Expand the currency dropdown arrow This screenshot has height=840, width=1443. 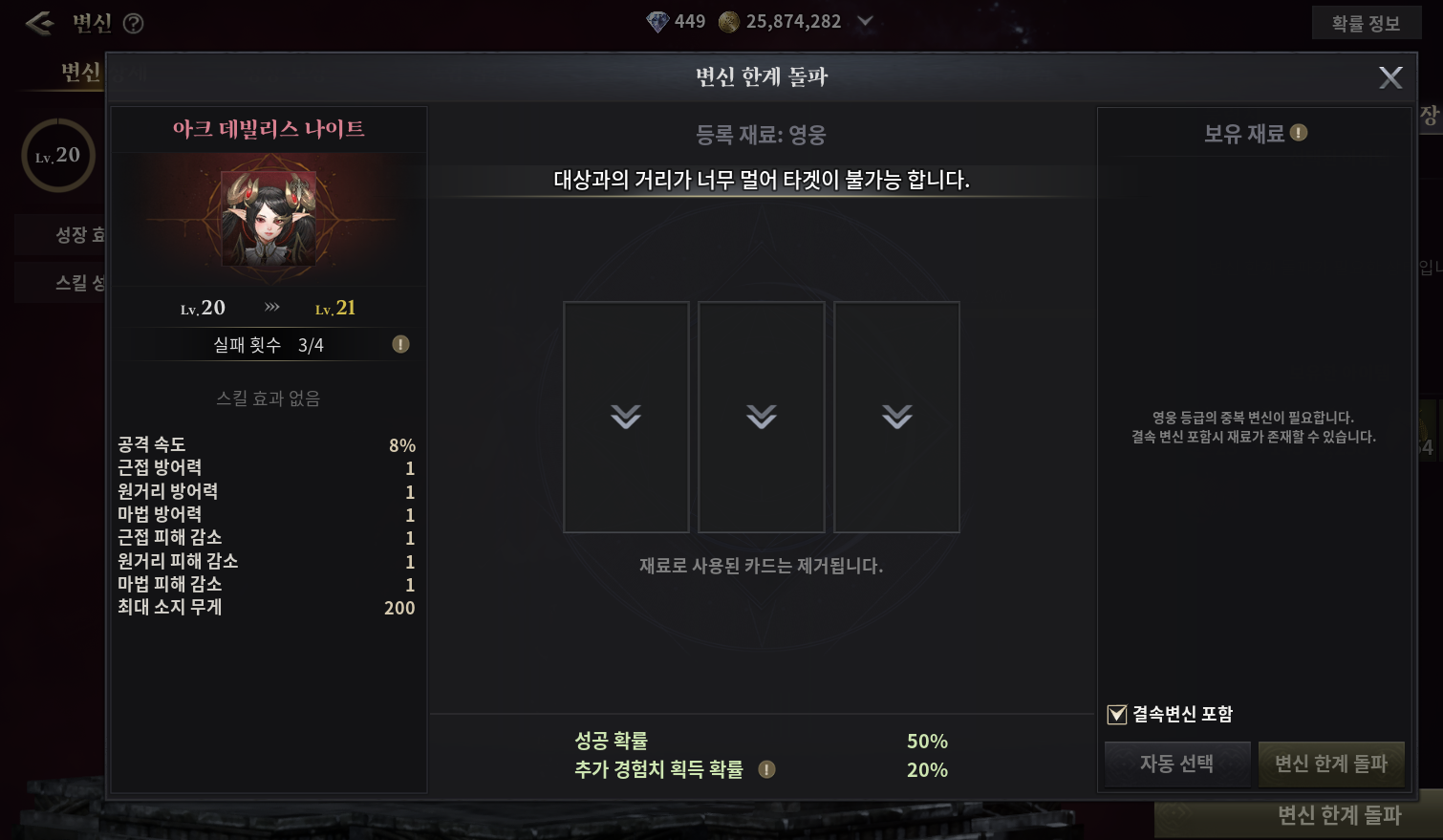coord(865,22)
